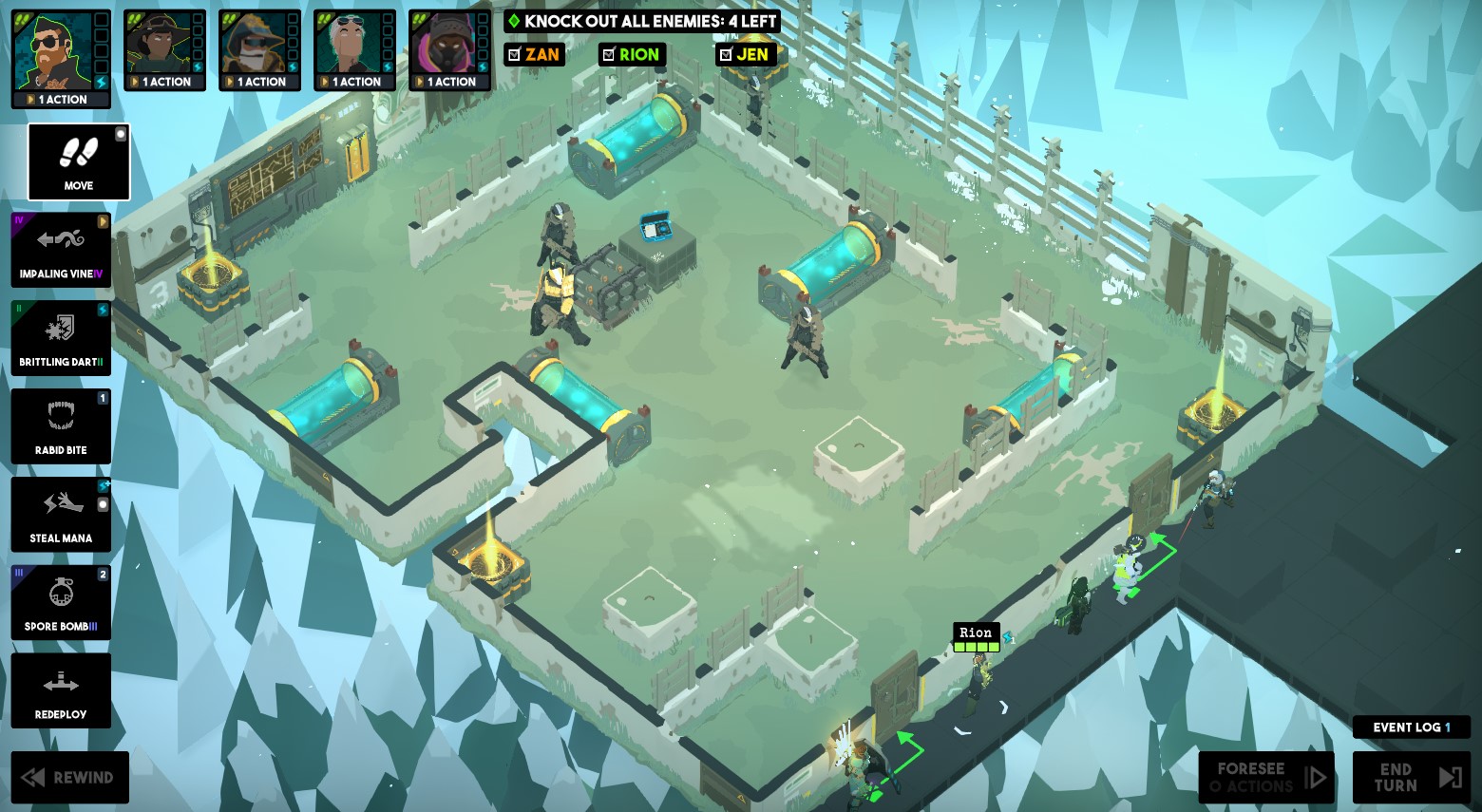Activate the Steal Mana skill
Viewport: 1482px width, 812px height.
click(61, 514)
